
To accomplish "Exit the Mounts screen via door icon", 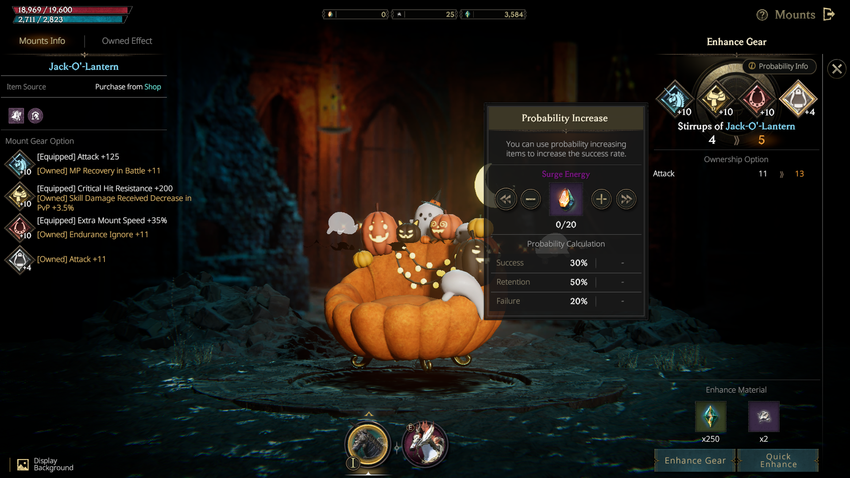I will click(x=828, y=15).
